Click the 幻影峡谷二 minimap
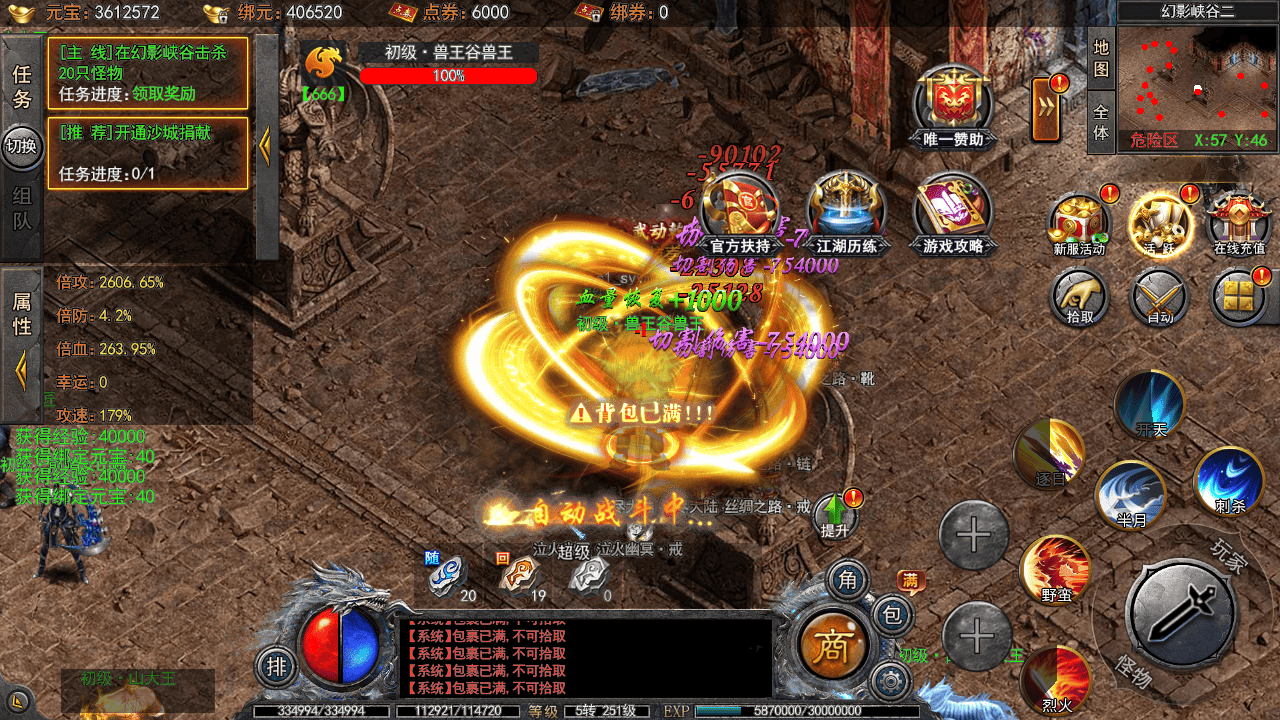This screenshot has width=1280, height=720. pyautogui.click(x=1197, y=87)
